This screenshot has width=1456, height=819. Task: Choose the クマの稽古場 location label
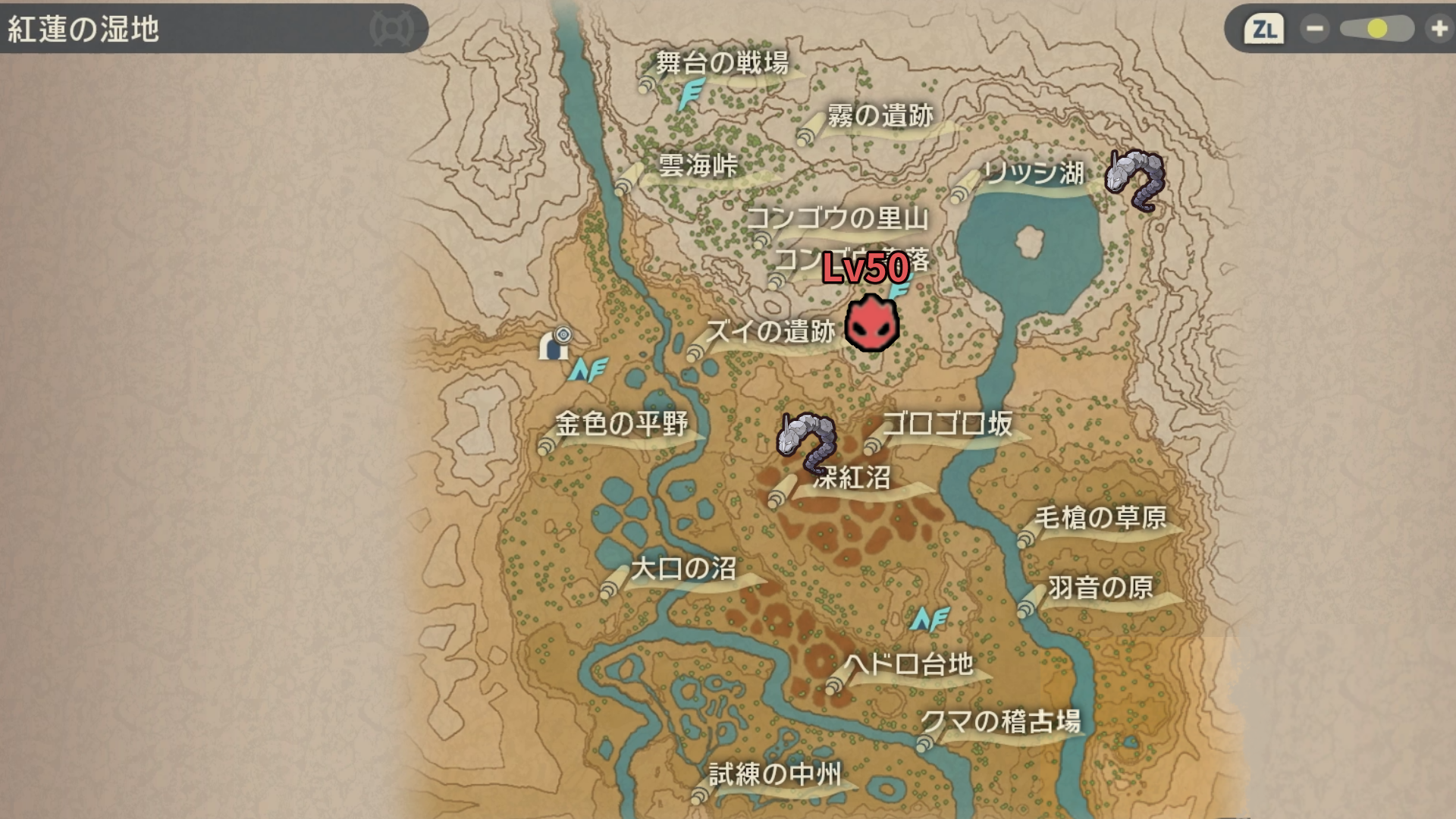1000,720
